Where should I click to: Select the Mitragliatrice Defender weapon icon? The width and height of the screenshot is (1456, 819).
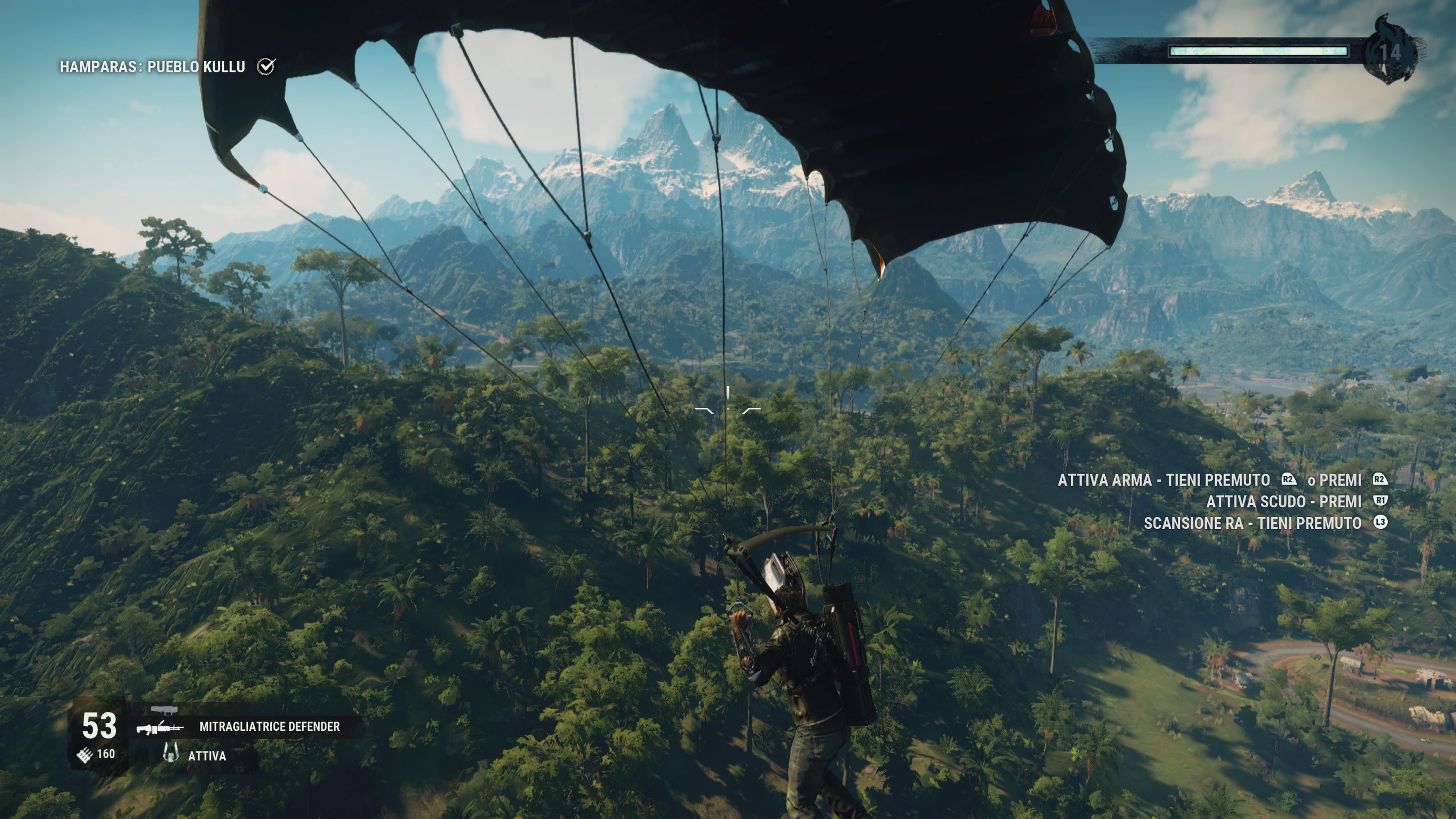[x=160, y=727]
